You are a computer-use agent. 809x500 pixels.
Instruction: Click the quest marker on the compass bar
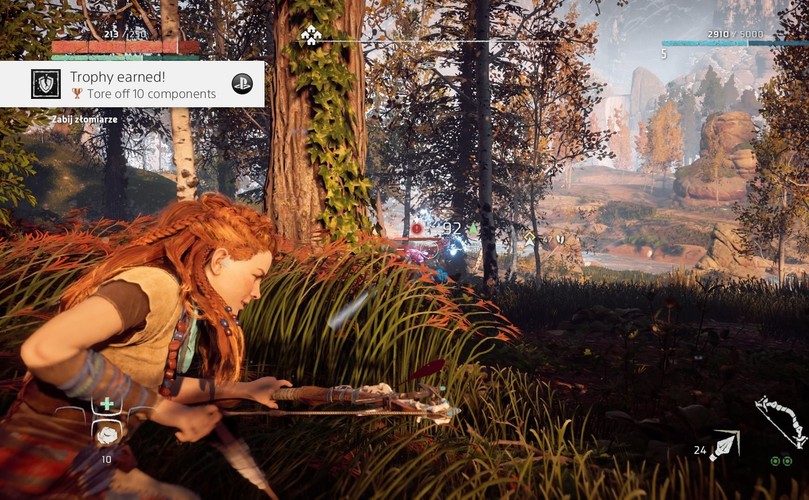[x=310, y=37]
